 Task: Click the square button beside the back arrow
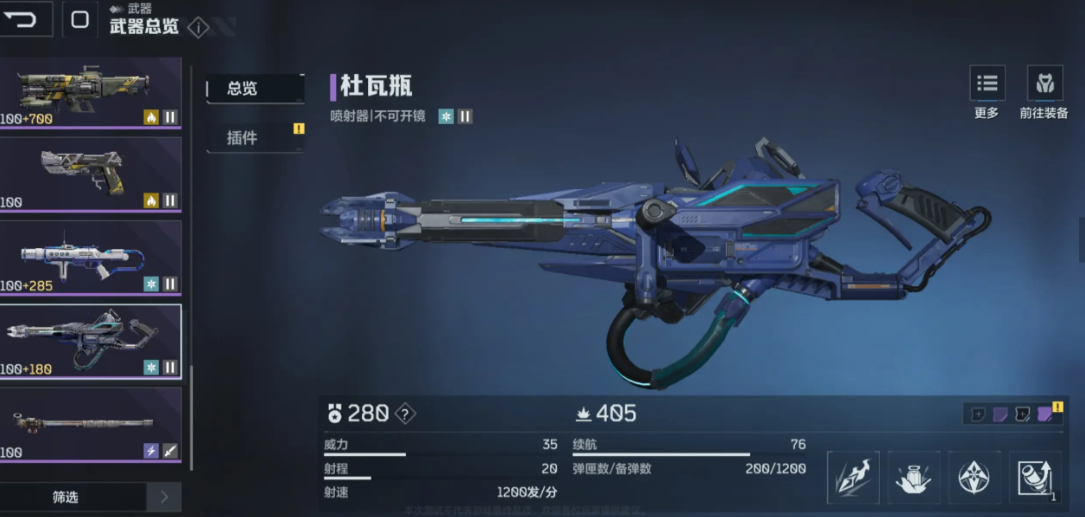pyautogui.click(x=80, y=19)
